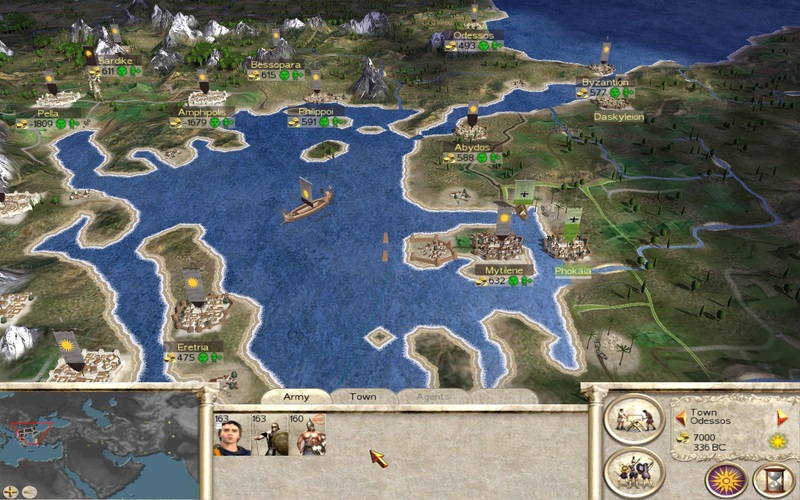This screenshot has width=800, height=500.
Task: Zoom out the minimap with minus button
Action: (29, 491)
